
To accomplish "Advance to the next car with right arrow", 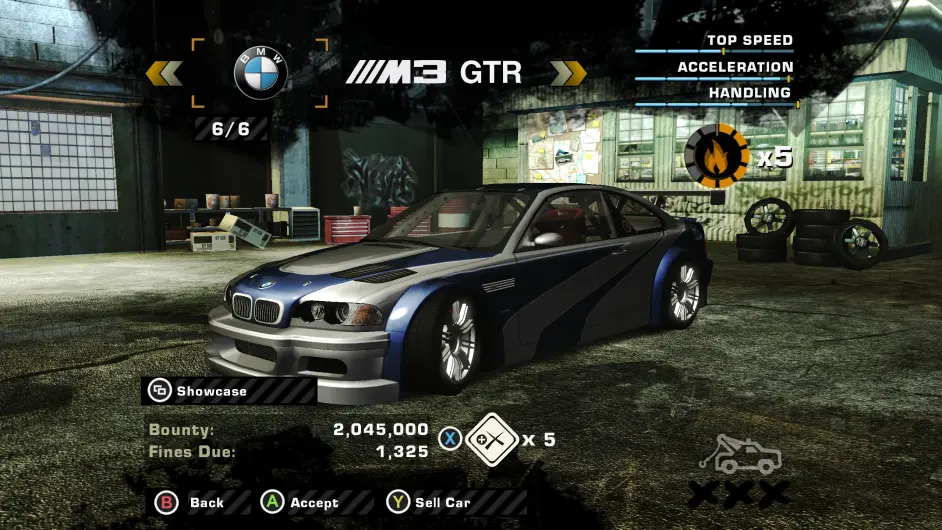I will click(x=568, y=73).
